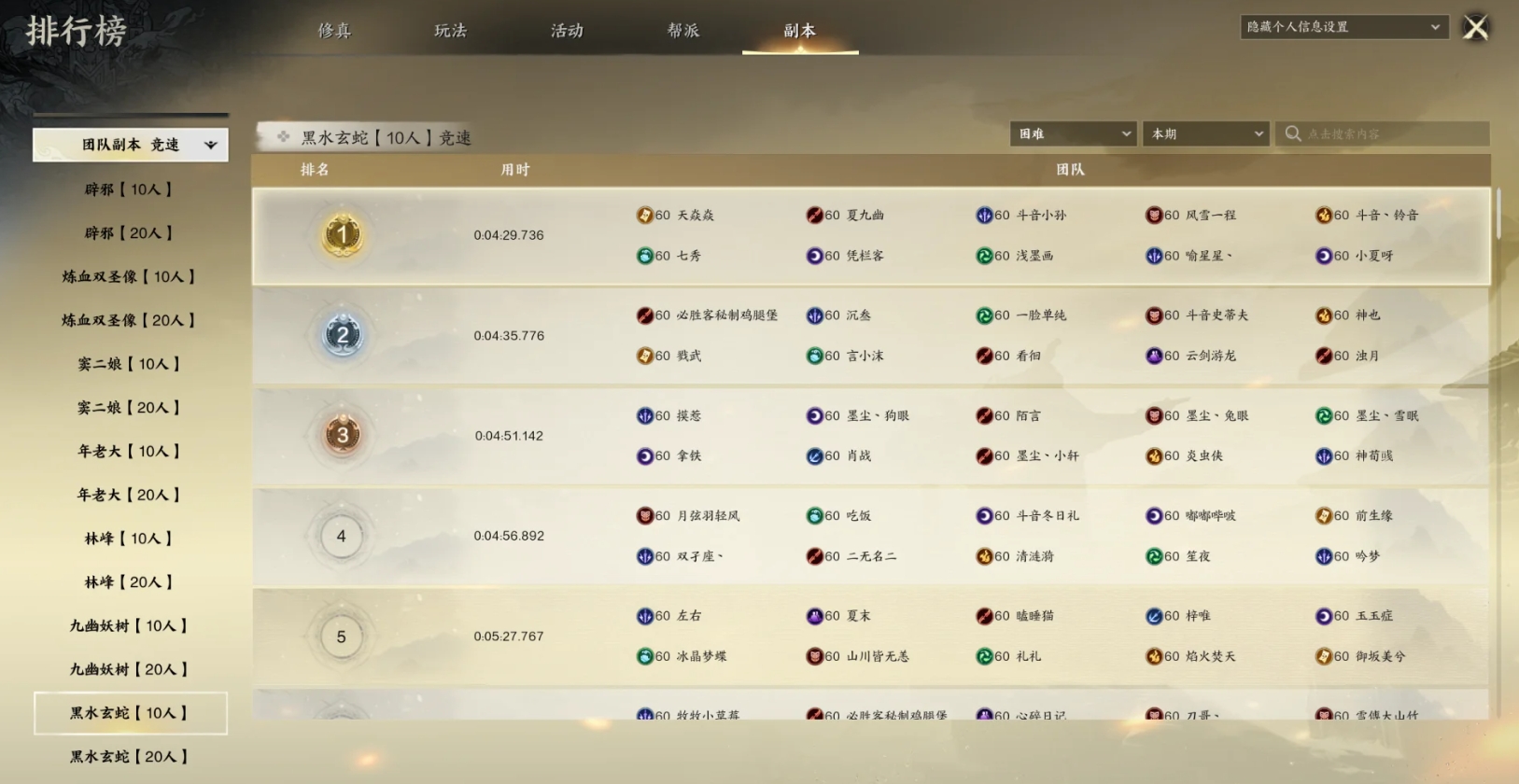Switch to the 活动 tab
This screenshot has height=784, width=1519.
click(x=567, y=30)
